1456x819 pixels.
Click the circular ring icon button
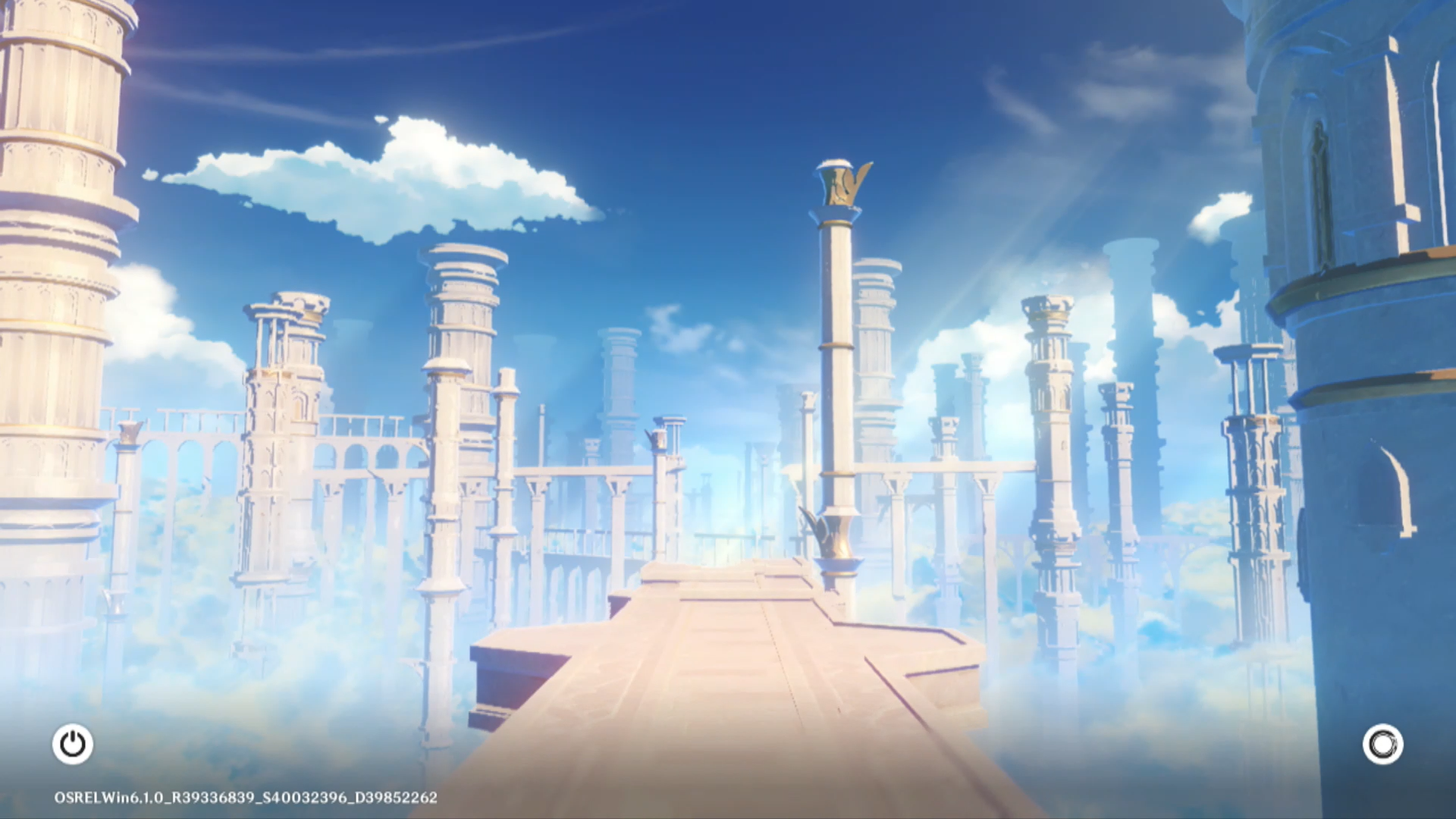click(x=1382, y=744)
